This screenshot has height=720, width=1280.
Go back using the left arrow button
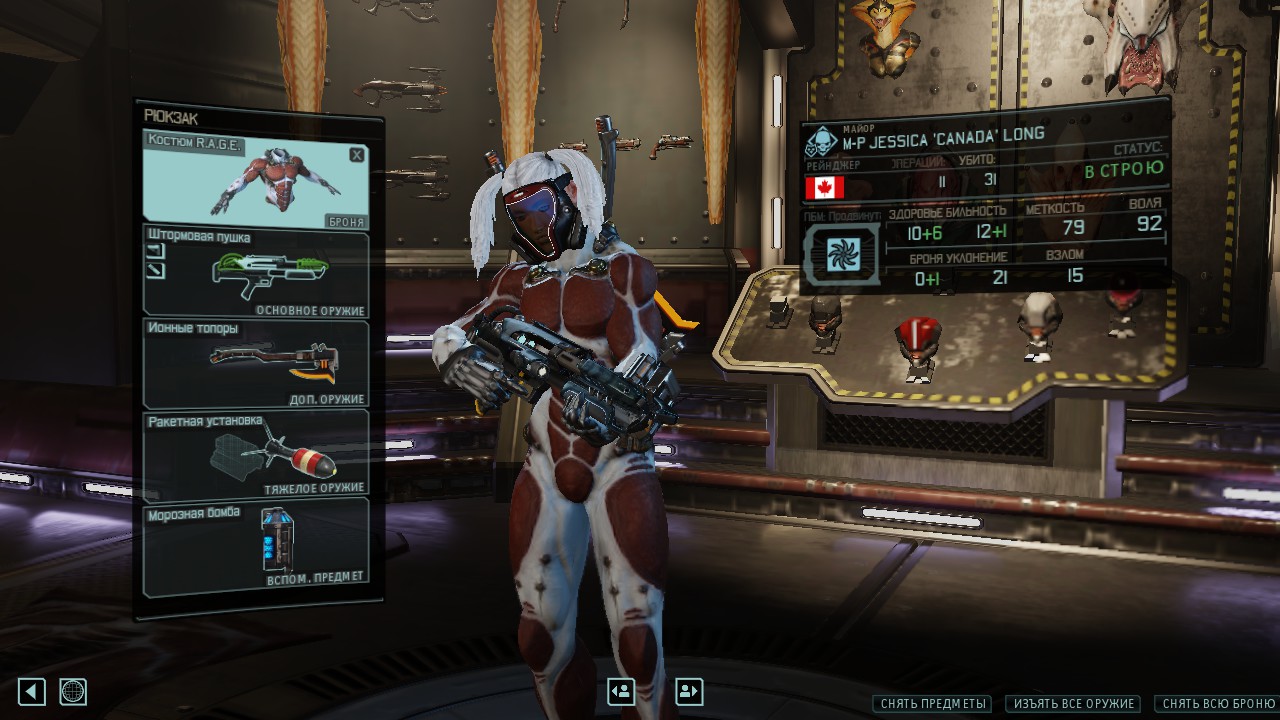32,691
